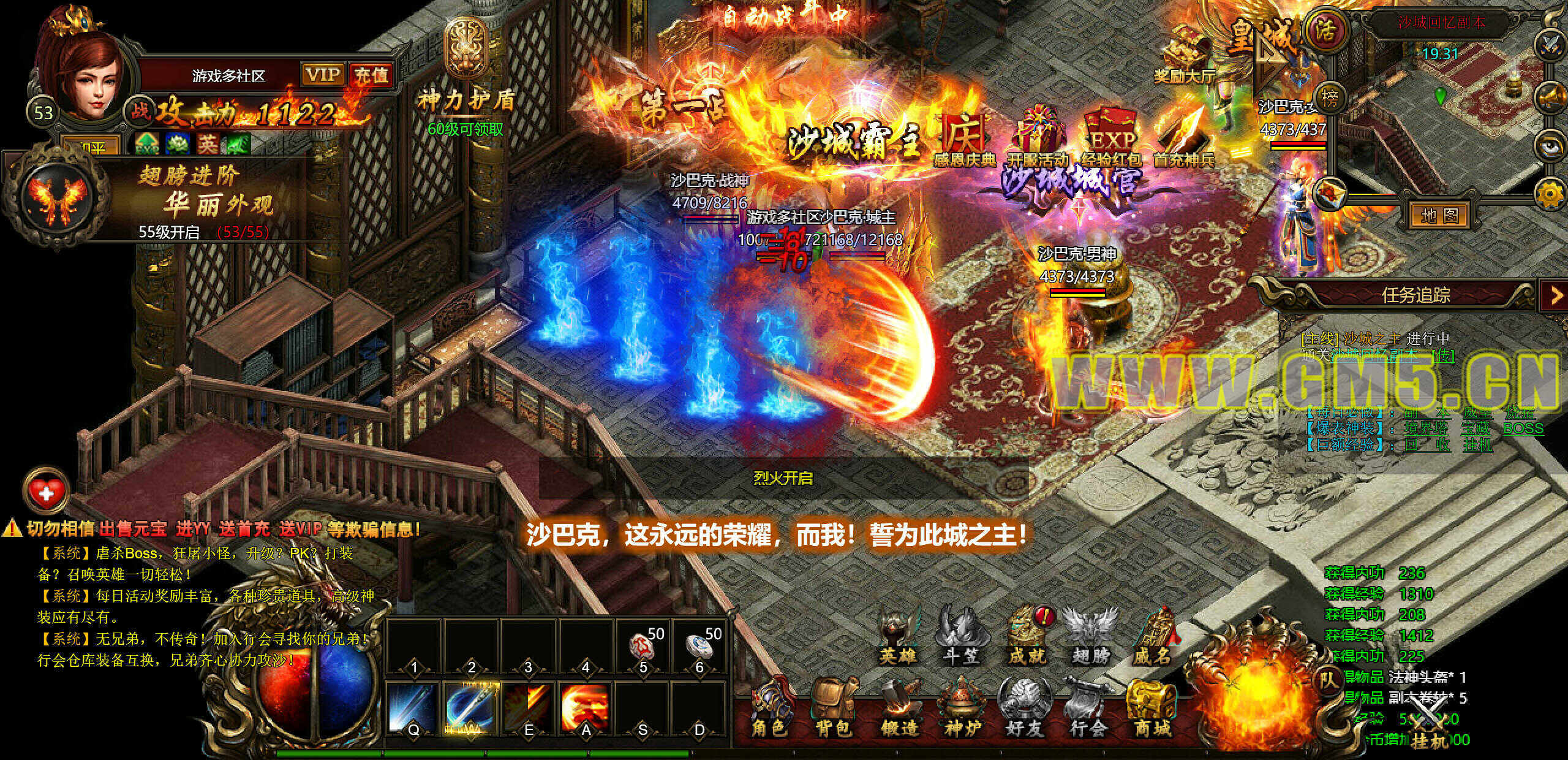Open the 威名 prestige panel

click(1152, 636)
